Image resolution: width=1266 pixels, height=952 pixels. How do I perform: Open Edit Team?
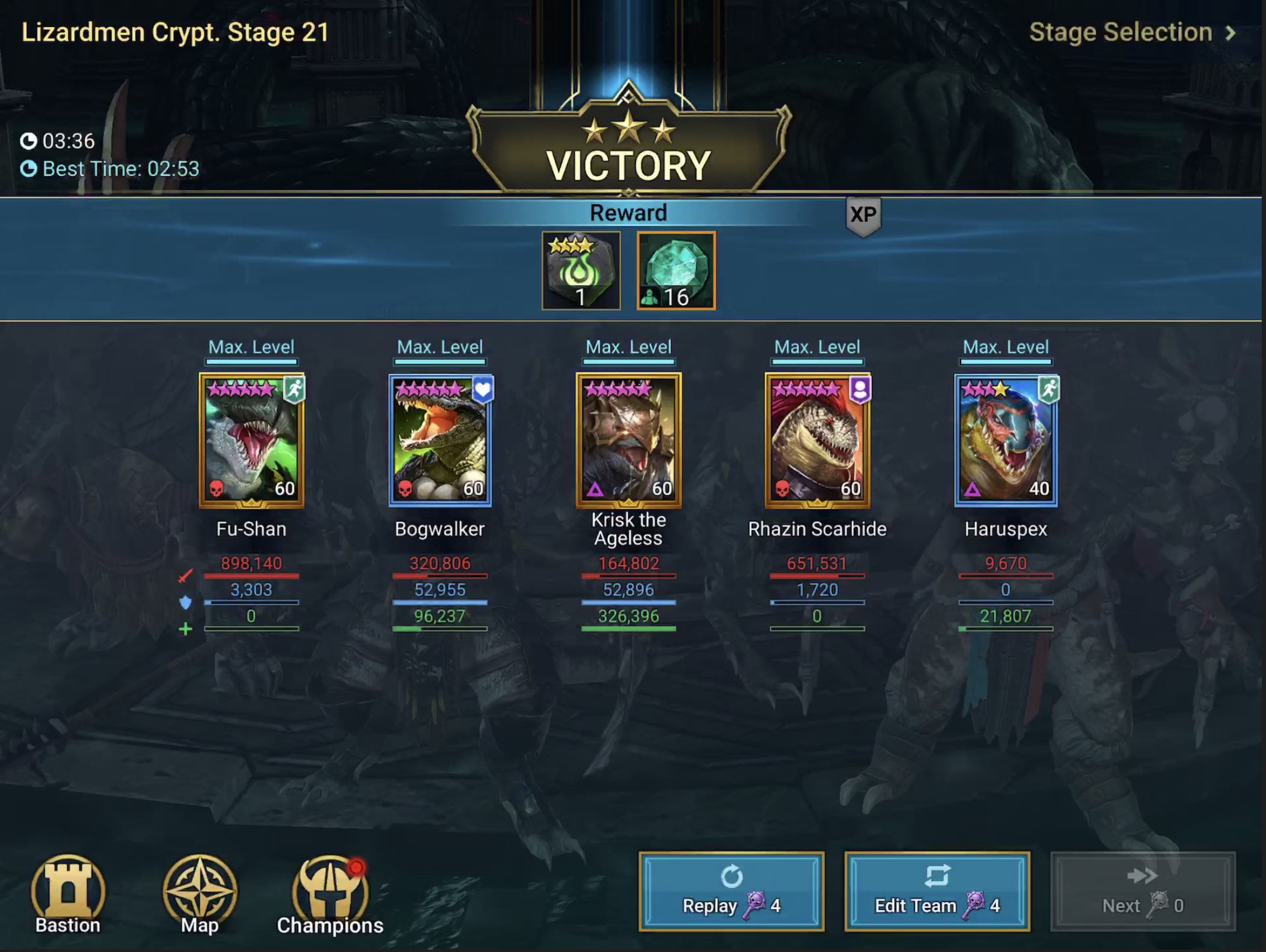tap(936, 890)
